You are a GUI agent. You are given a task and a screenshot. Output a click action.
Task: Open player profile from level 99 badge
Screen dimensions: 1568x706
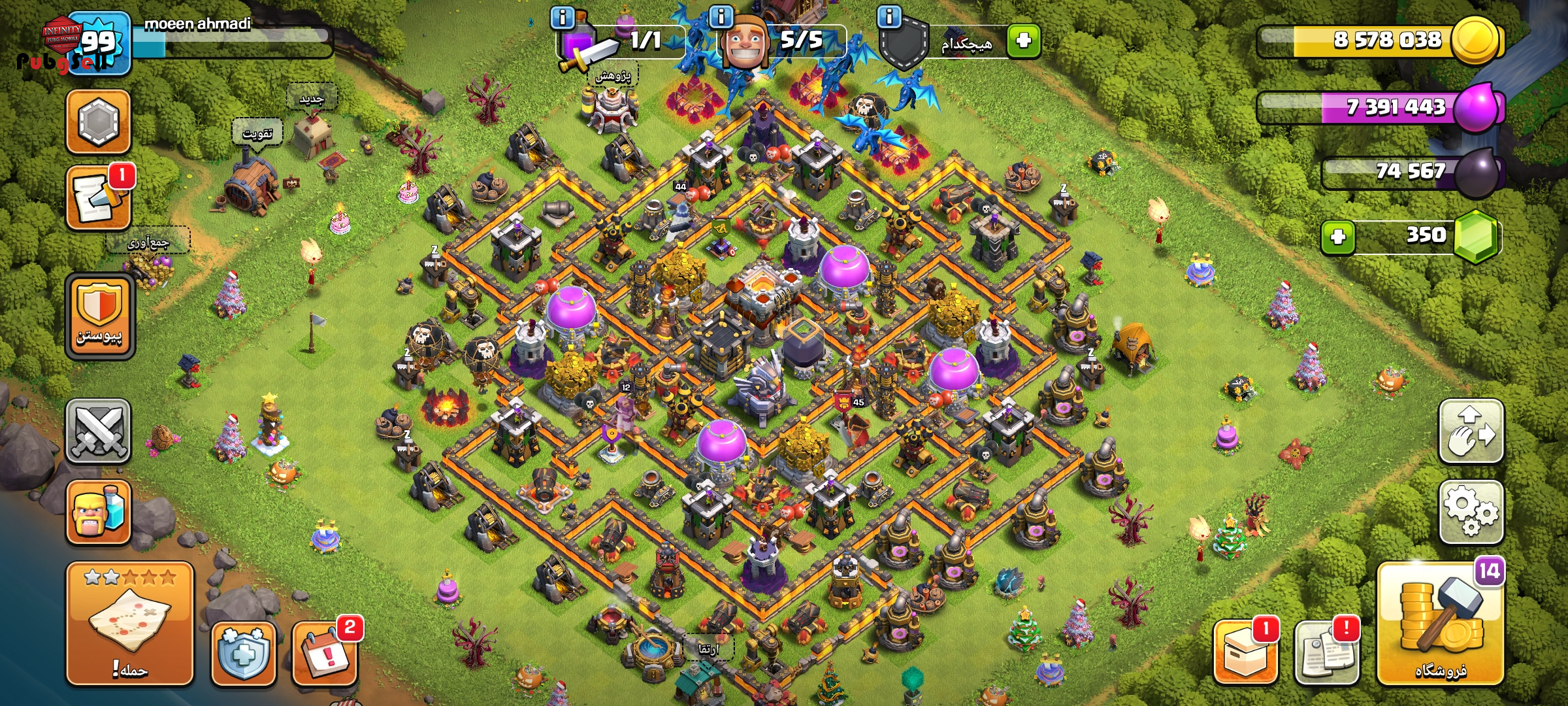click(98, 42)
